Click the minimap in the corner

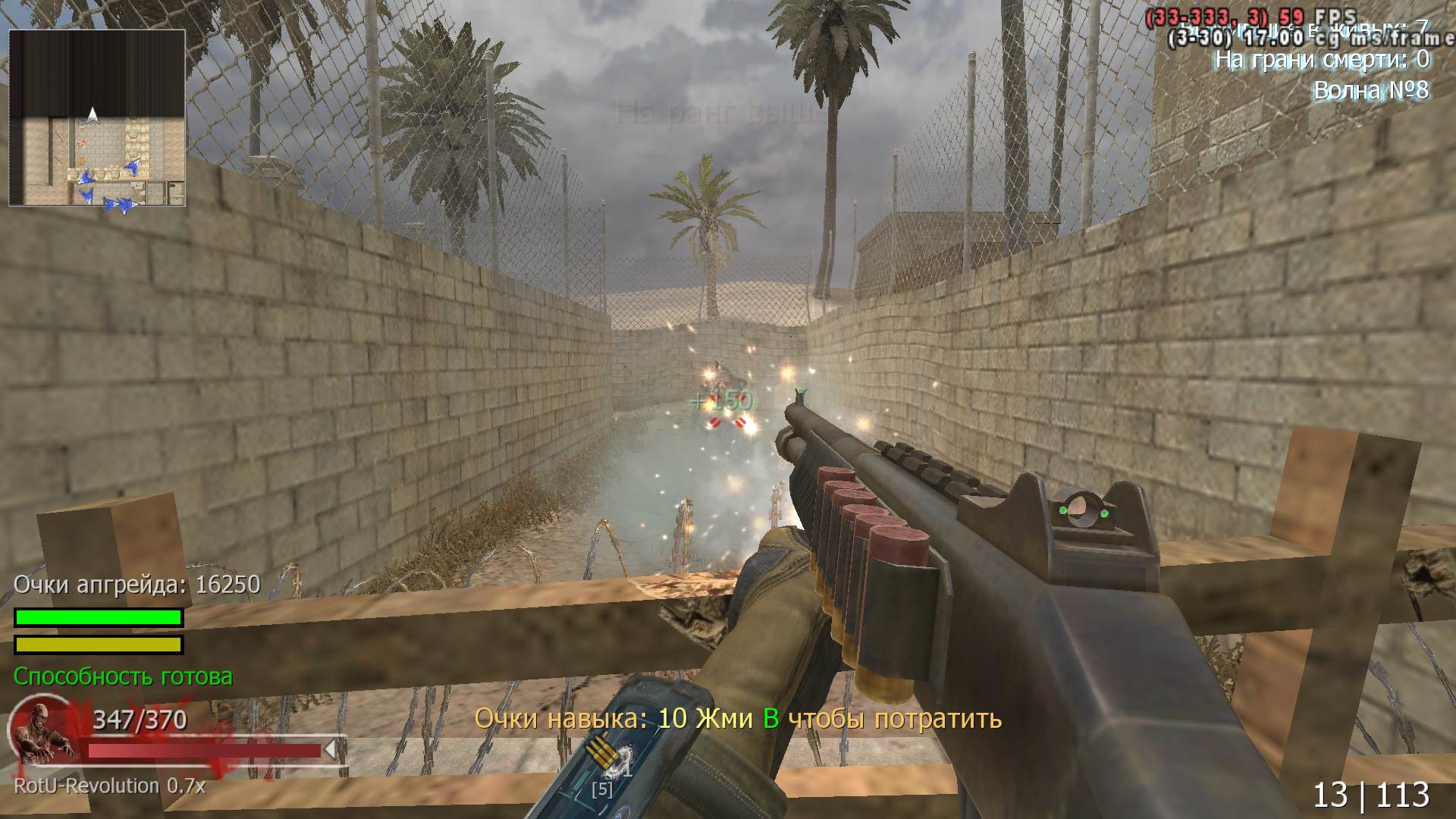pos(97,118)
